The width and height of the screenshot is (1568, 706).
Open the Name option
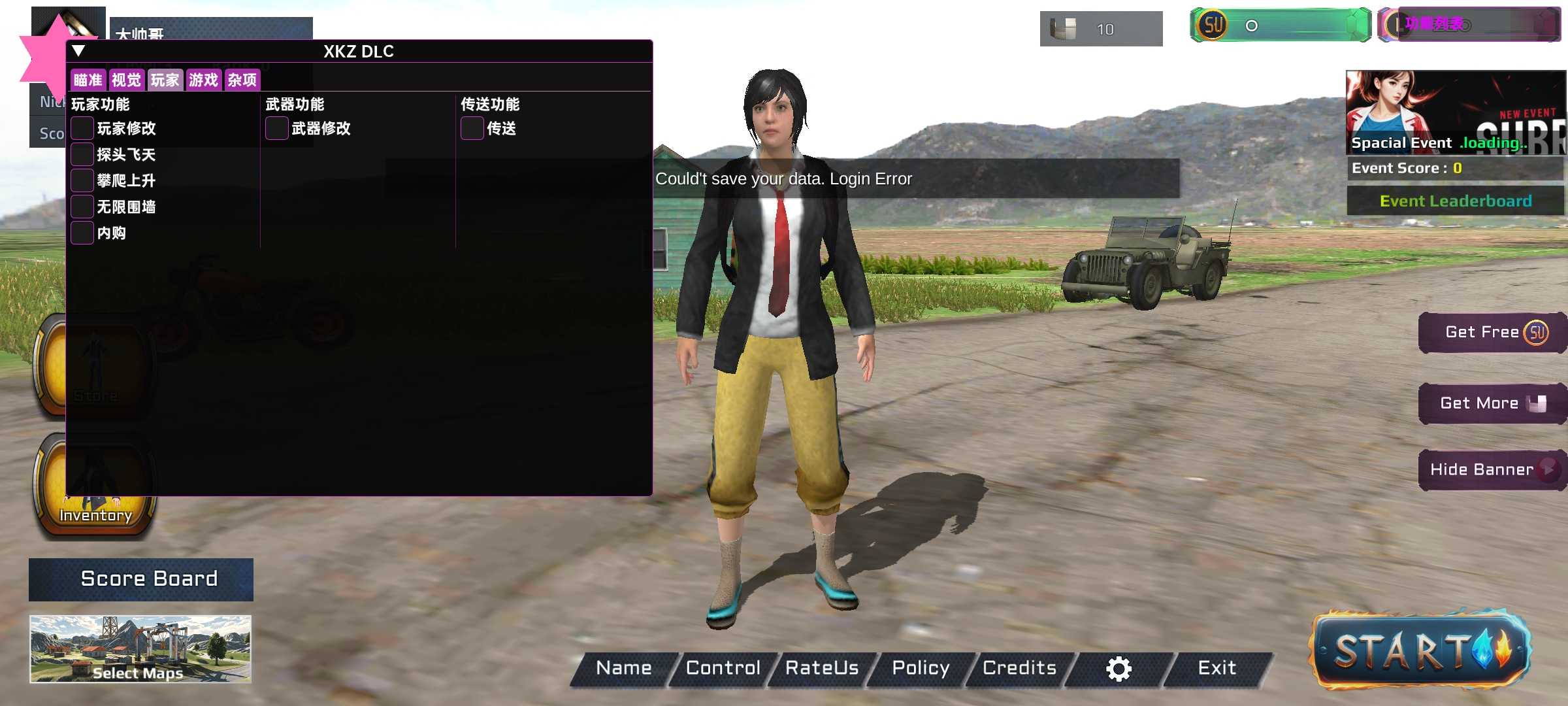[623, 668]
